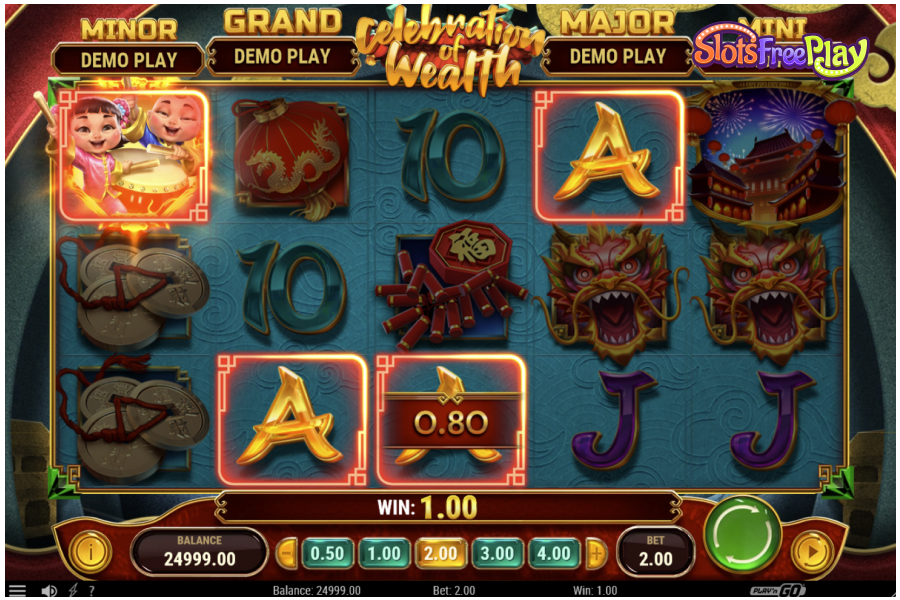Screen dimensions: 900x600
Task: Set the bet to 3.00
Action: 498,553
